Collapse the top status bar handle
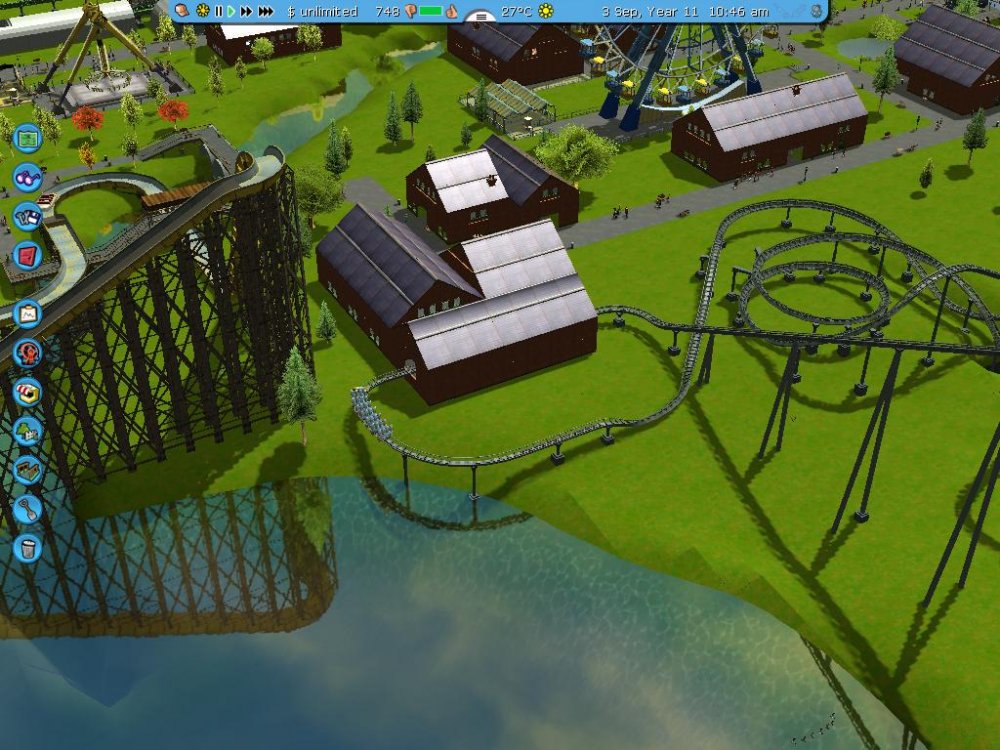This screenshot has width=1000, height=750. click(483, 17)
